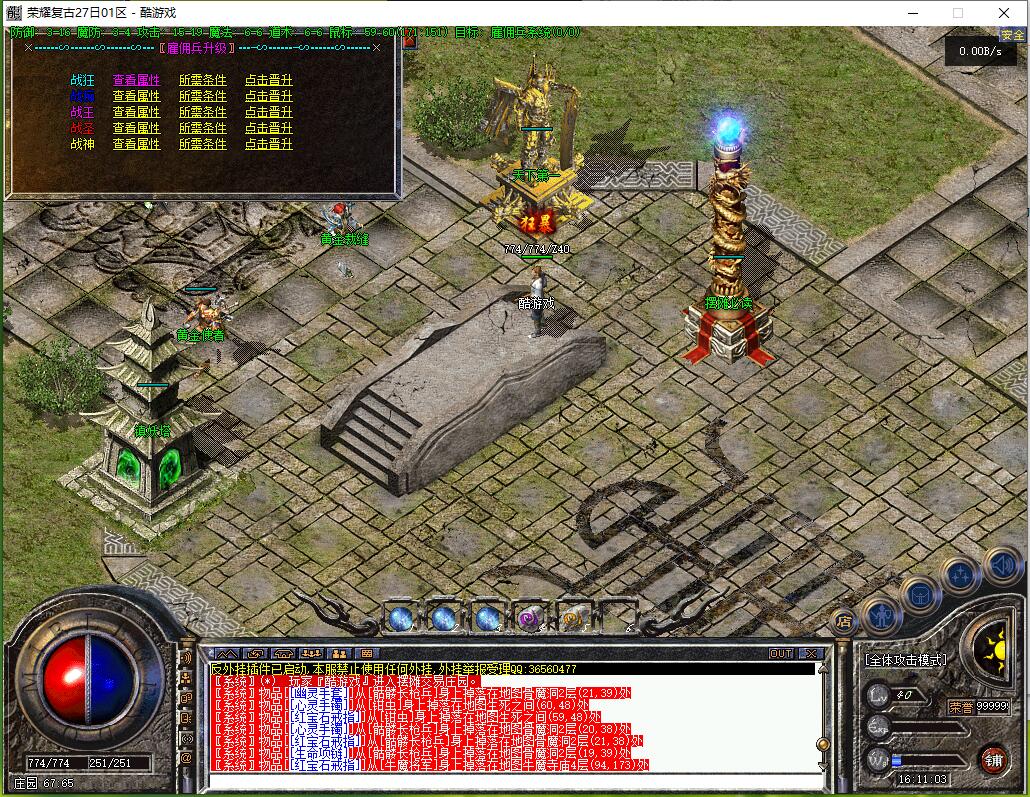This screenshot has width=1030, height=797.
Task: Use the golden scroll hotbar item
Action: 573,618
